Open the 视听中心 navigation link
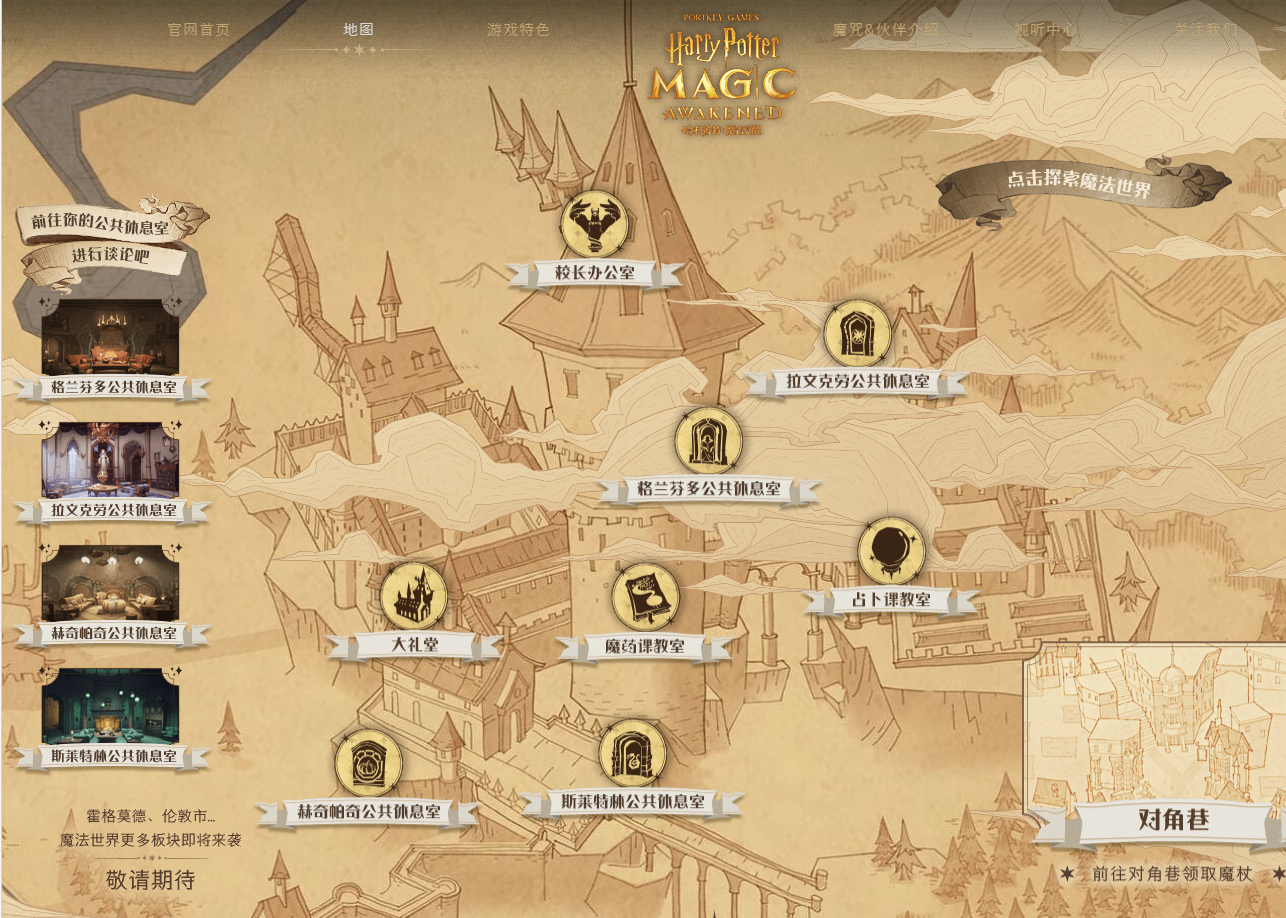The width and height of the screenshot is (1286, 918). [x=1044, y=29]
